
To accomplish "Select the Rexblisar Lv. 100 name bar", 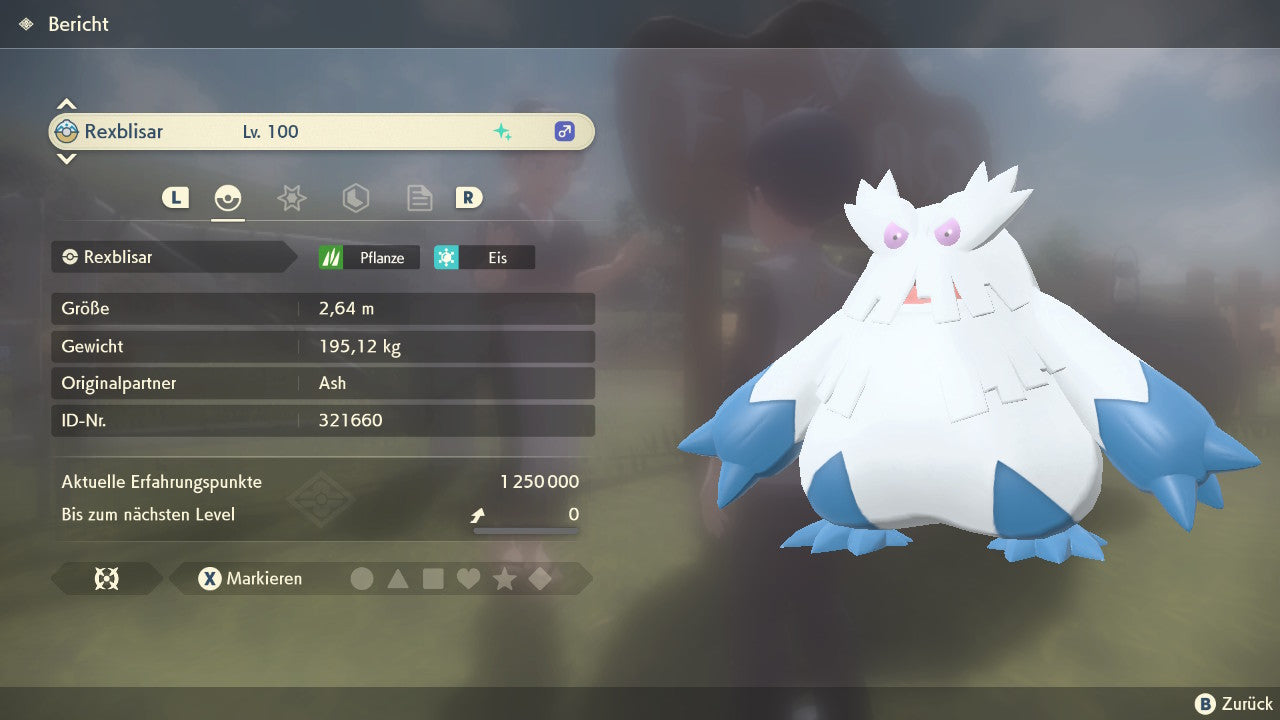I will (x=321, y=131).
